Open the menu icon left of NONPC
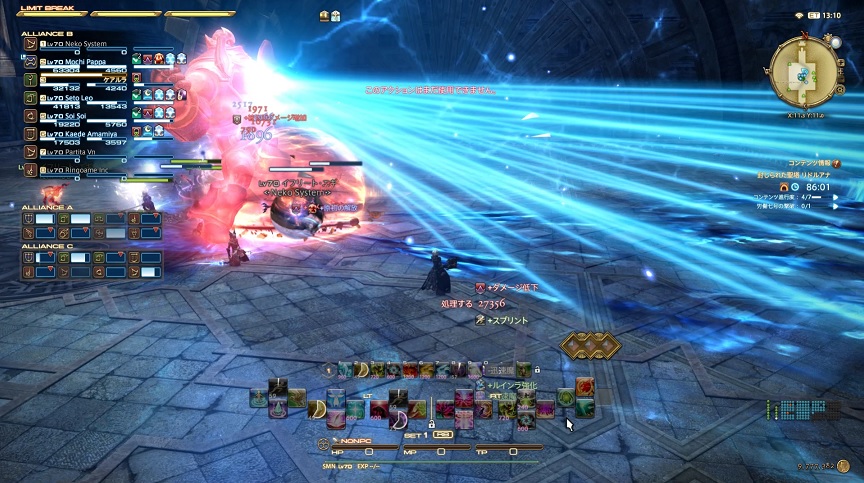Screen dimensions: 864x483 point(324,443)
